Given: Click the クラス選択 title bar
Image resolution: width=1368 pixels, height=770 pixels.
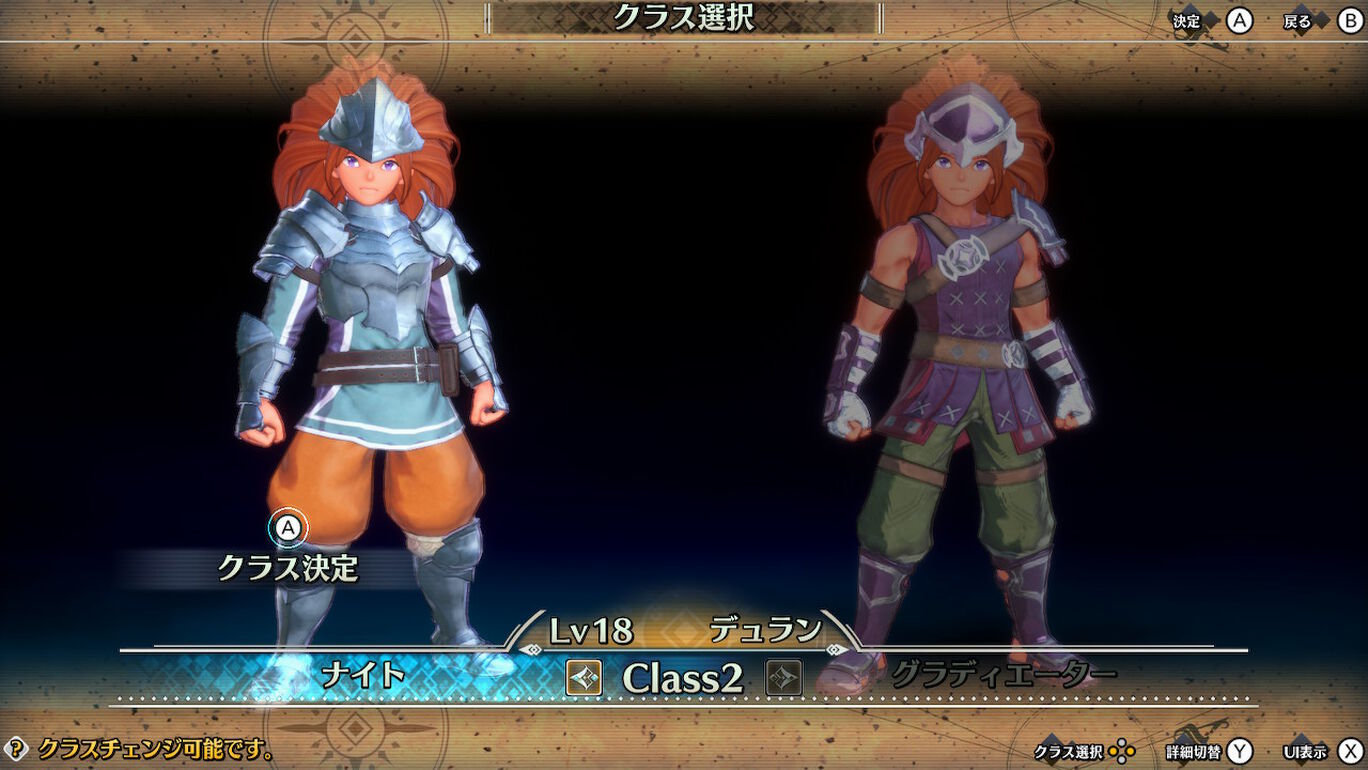Looking at the screenshot, I should pyautogui.click(x=684, y=17).
